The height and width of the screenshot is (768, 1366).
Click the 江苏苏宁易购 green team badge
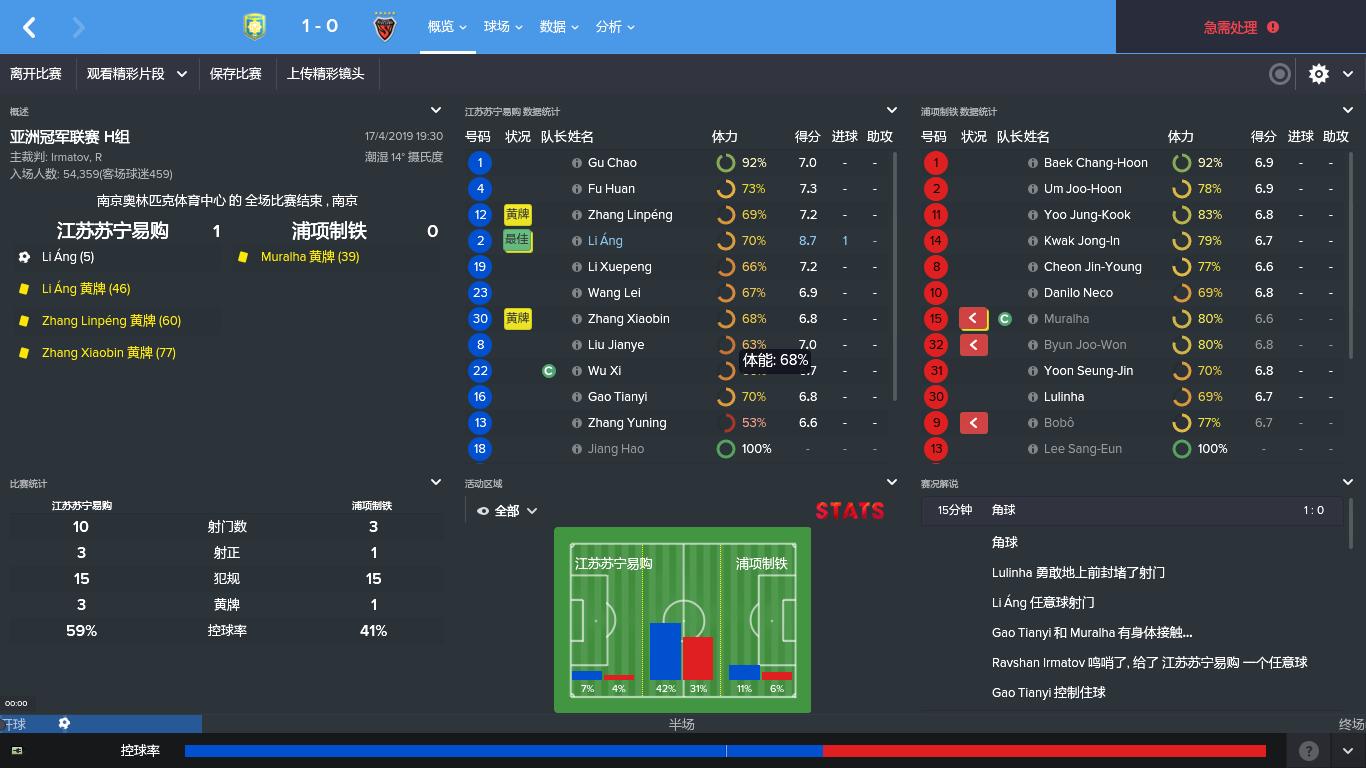point(253,27)
